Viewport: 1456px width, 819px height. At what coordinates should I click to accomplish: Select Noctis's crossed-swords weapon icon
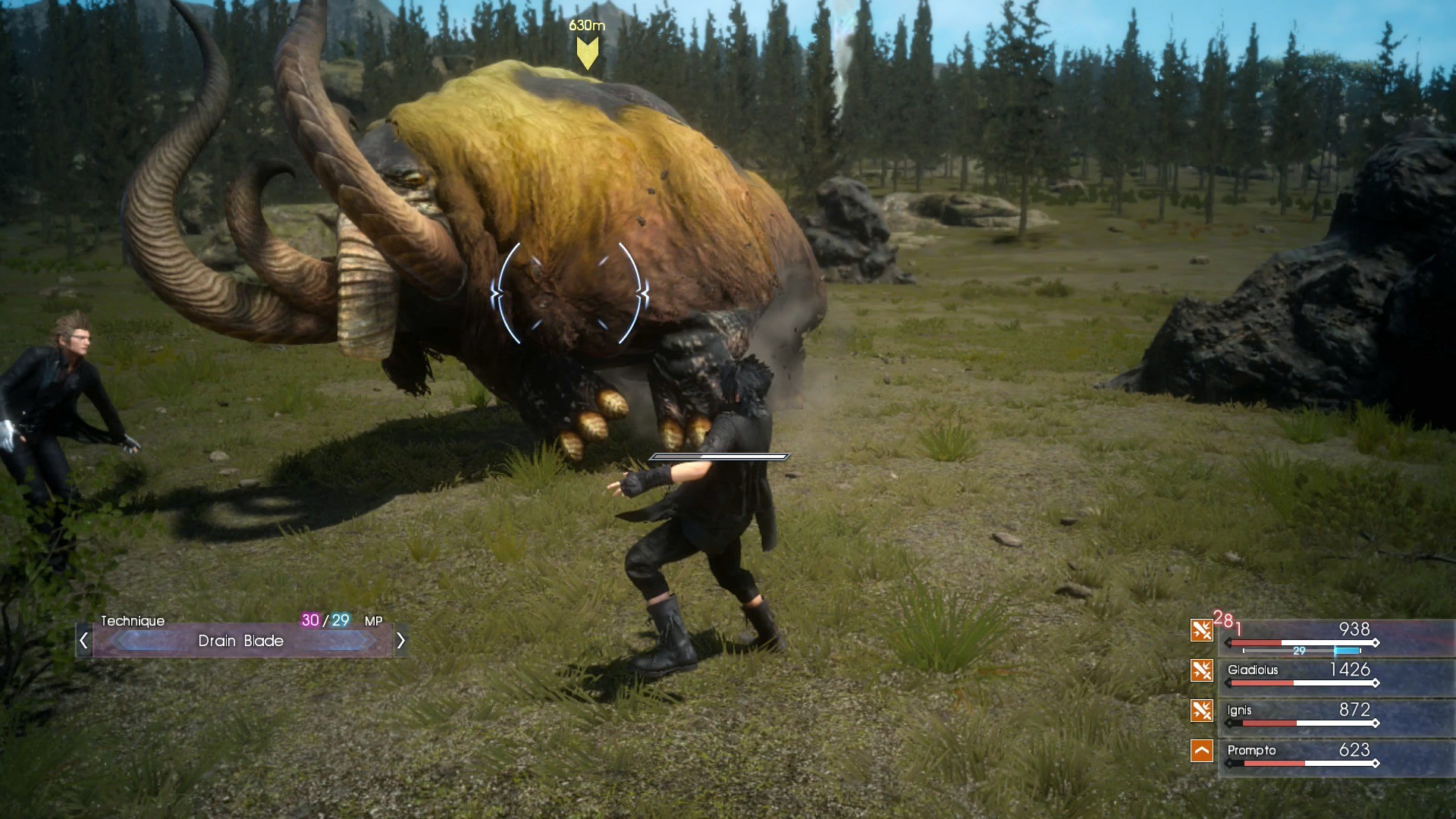[x=1201, y=630]
